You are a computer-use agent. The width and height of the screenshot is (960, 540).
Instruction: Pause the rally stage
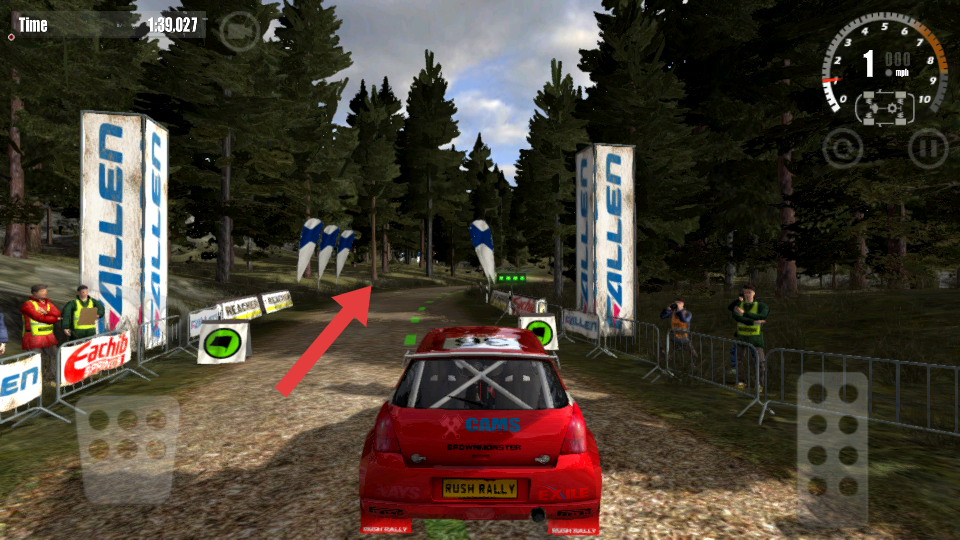927,148
